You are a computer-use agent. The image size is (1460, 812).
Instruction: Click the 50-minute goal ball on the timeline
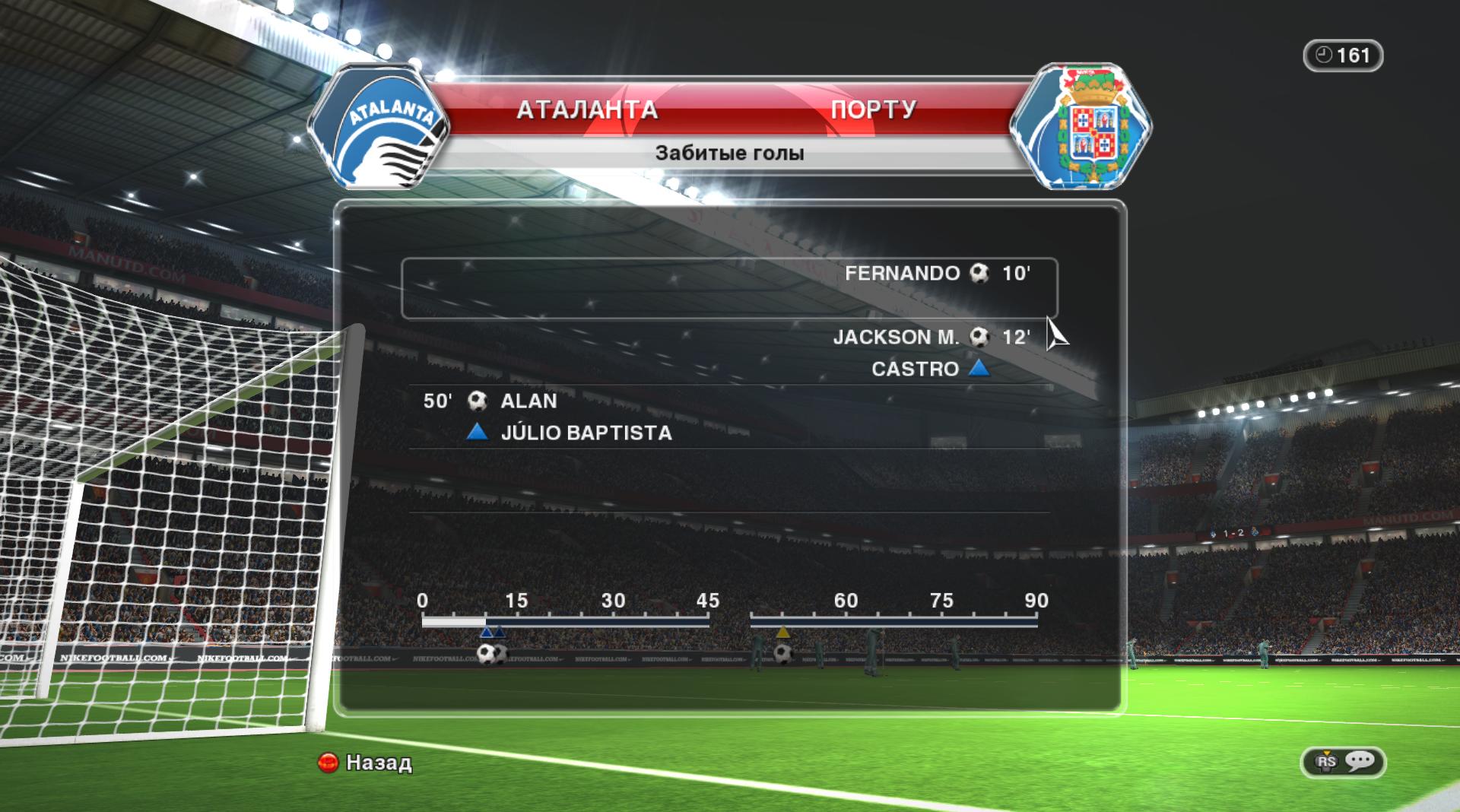[782, 652]
